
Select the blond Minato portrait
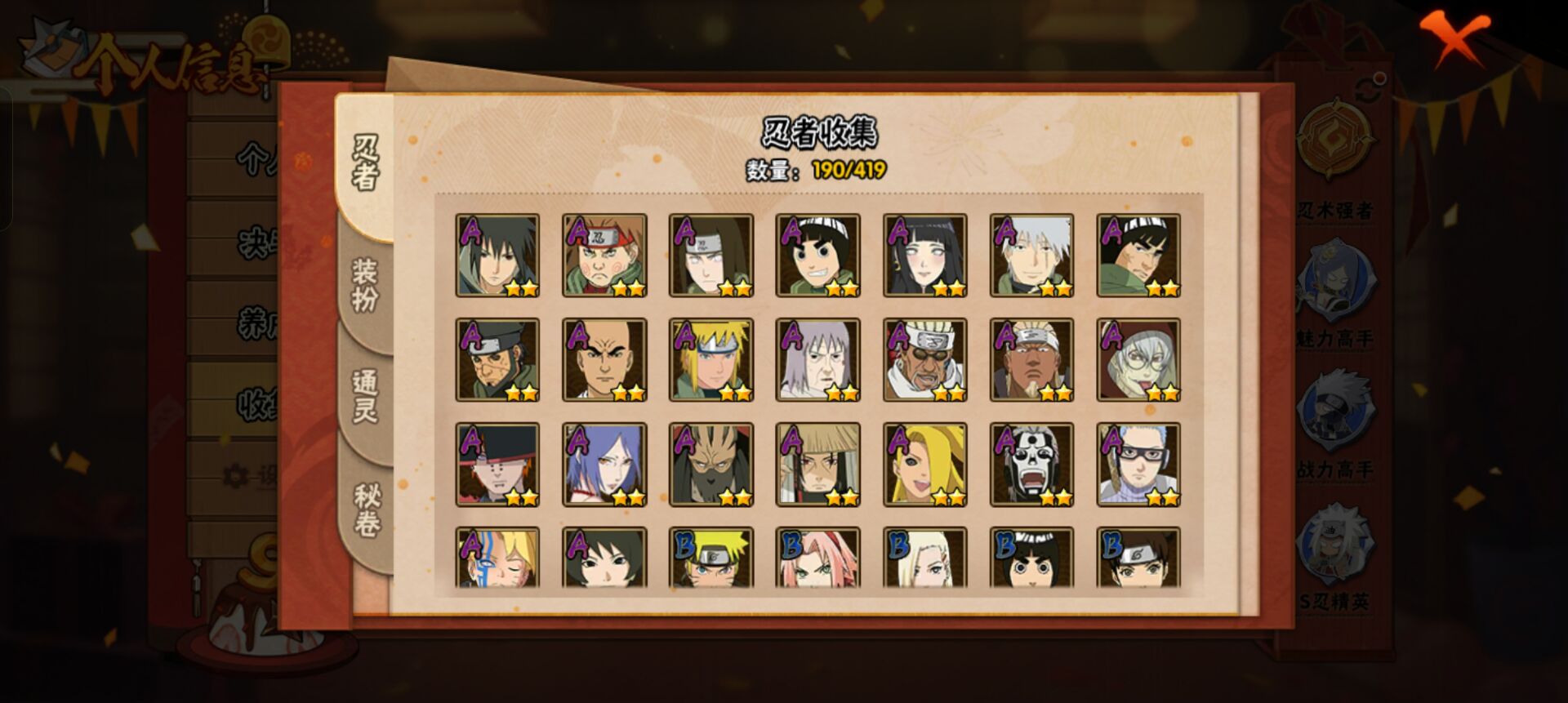click(x=711, y=360)
